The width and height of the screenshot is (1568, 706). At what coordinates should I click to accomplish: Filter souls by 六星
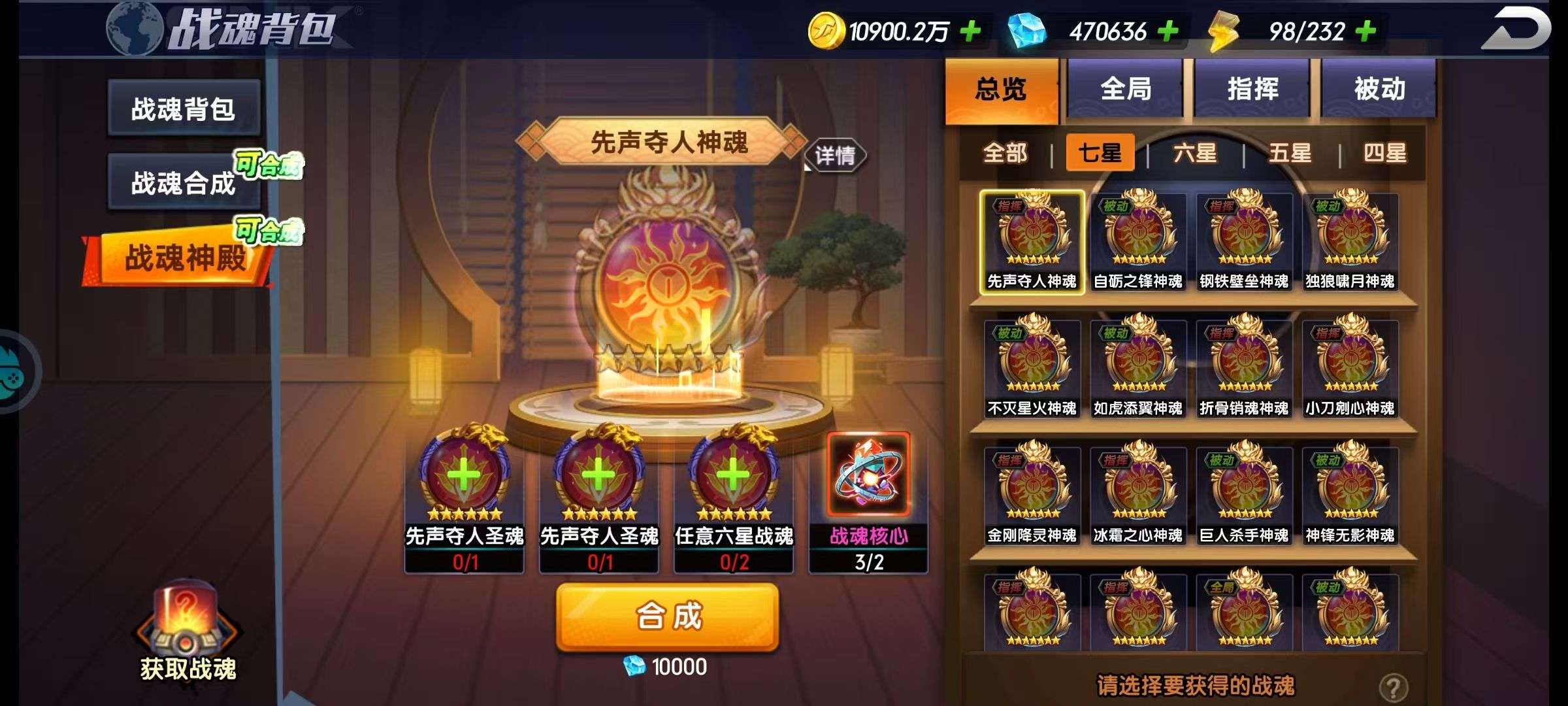point(1195,154)
